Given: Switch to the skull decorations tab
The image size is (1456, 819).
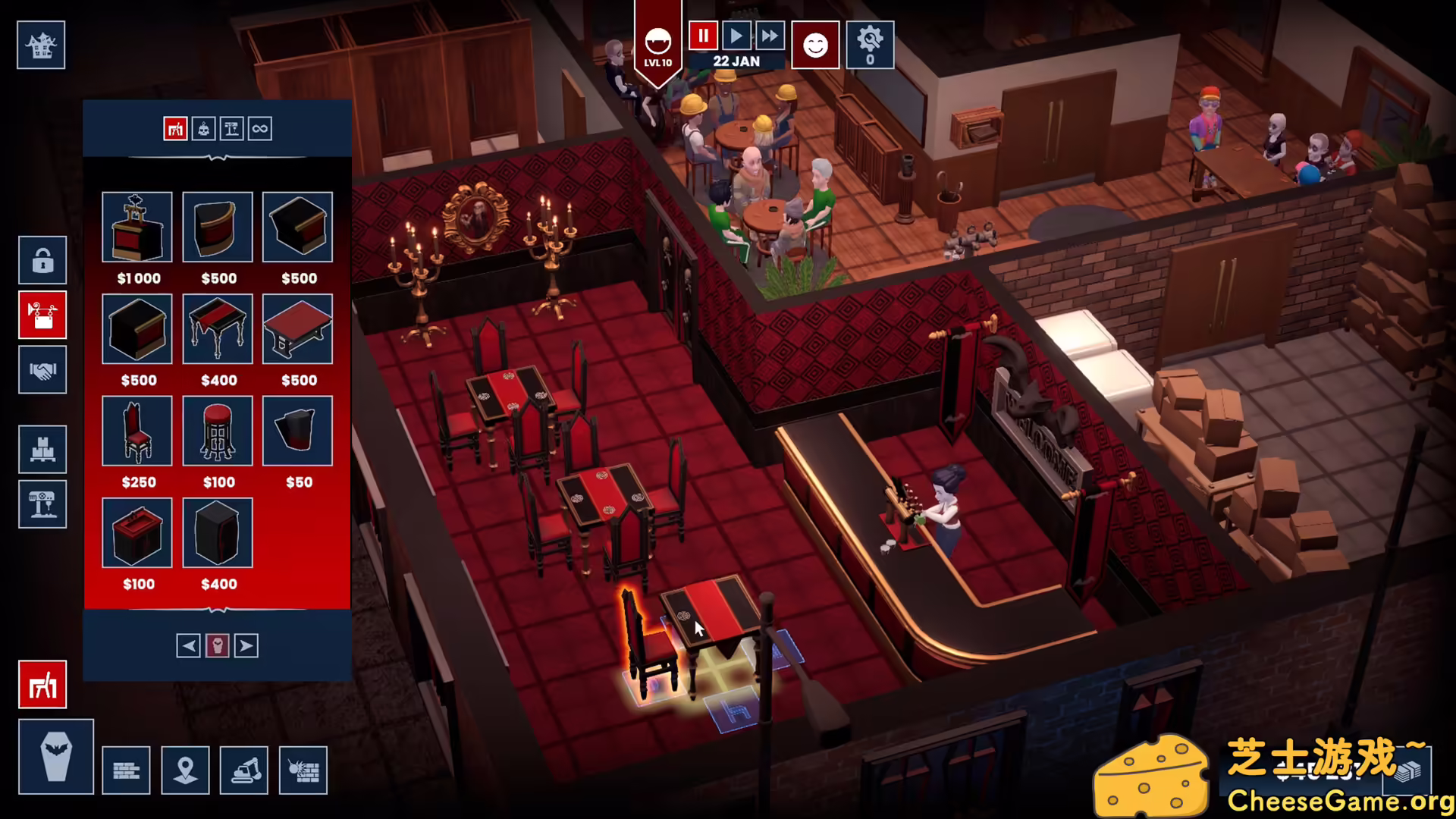Looking at the screenshot, I should click(x=203, y=129).
